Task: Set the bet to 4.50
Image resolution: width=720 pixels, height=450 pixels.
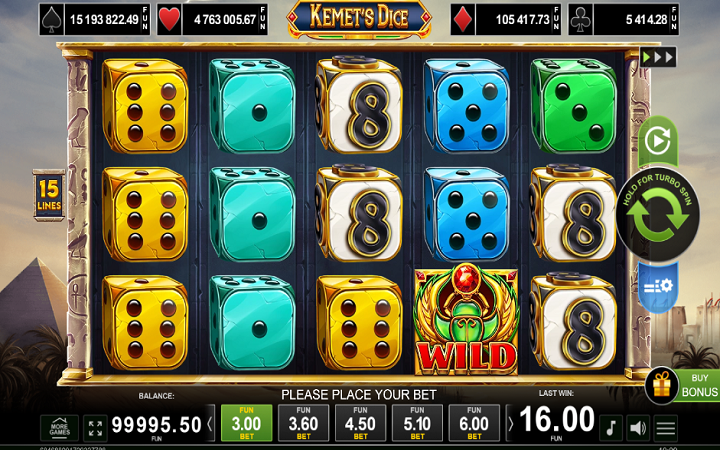Action: pyautogui.click(x=360, y=424)
